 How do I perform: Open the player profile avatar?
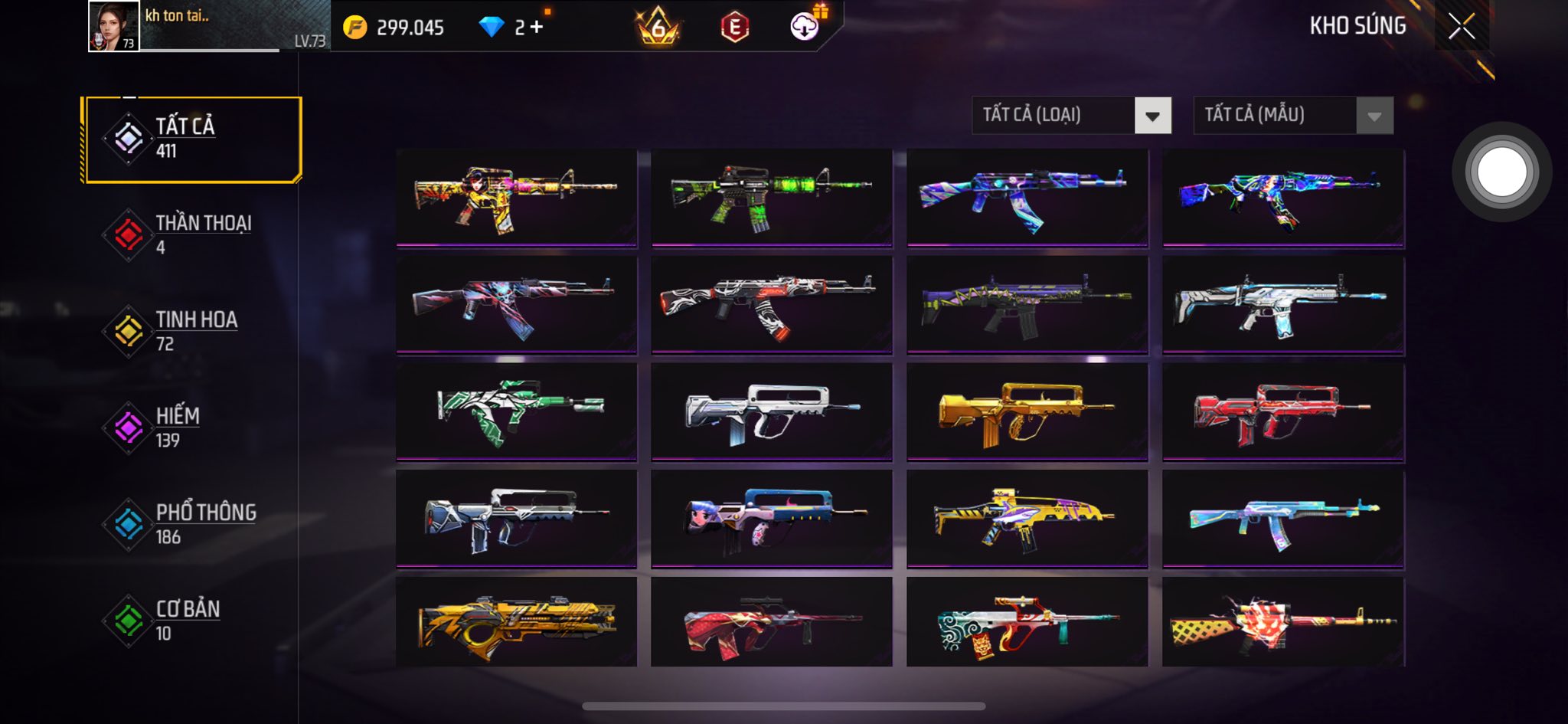113,26
